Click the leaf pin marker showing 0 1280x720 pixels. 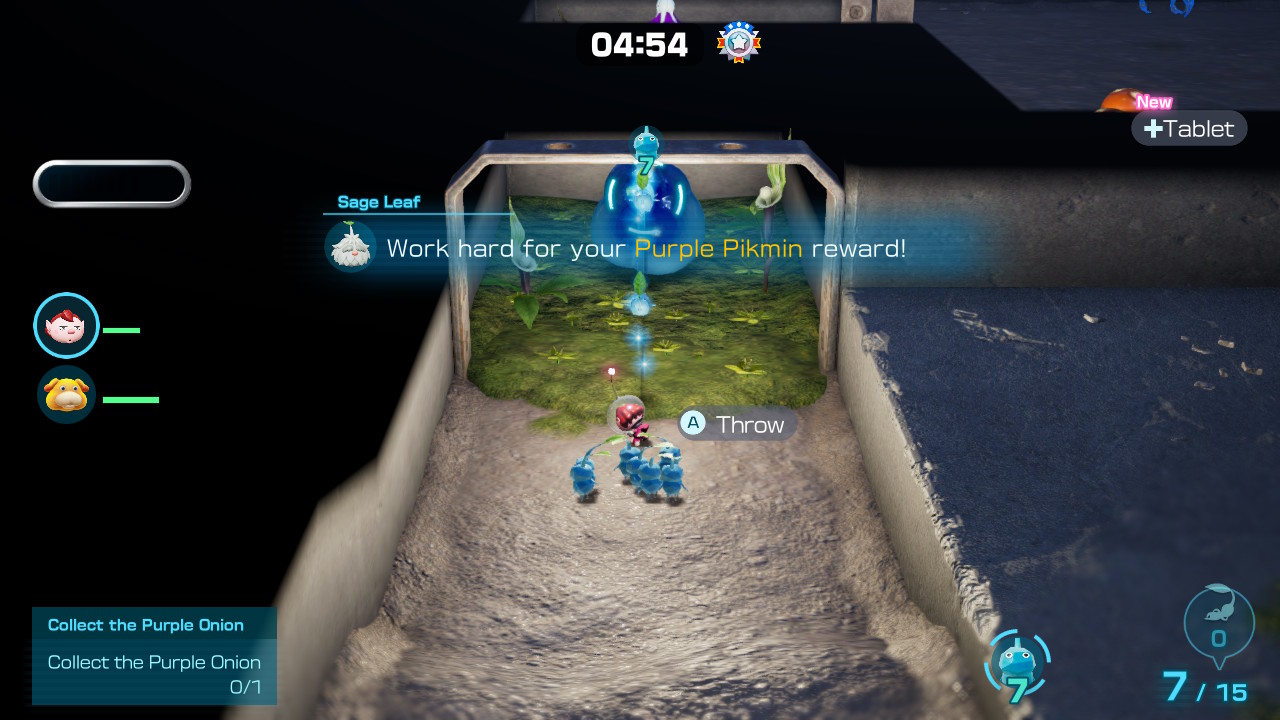1218,620
